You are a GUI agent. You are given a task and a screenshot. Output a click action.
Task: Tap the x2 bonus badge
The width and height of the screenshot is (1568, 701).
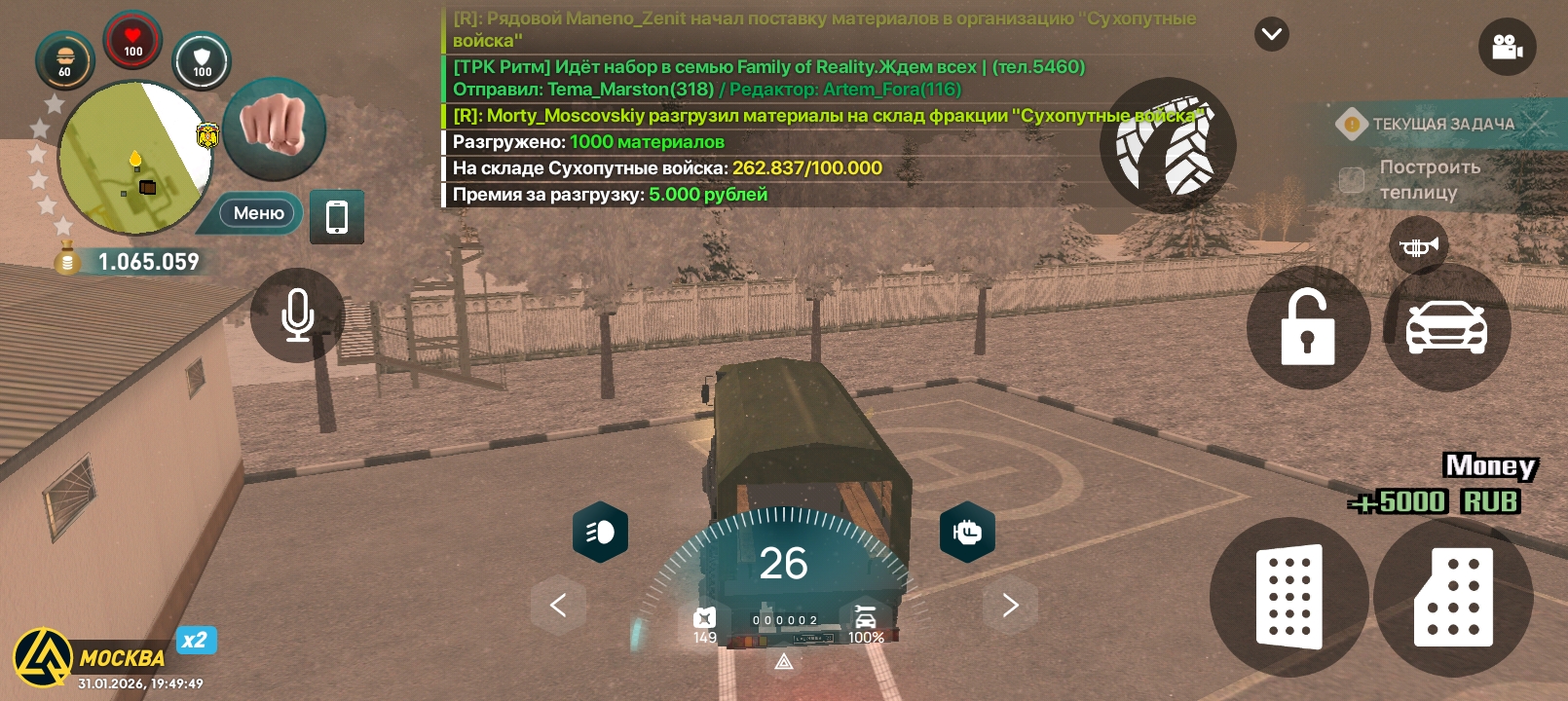pos(196,640)
